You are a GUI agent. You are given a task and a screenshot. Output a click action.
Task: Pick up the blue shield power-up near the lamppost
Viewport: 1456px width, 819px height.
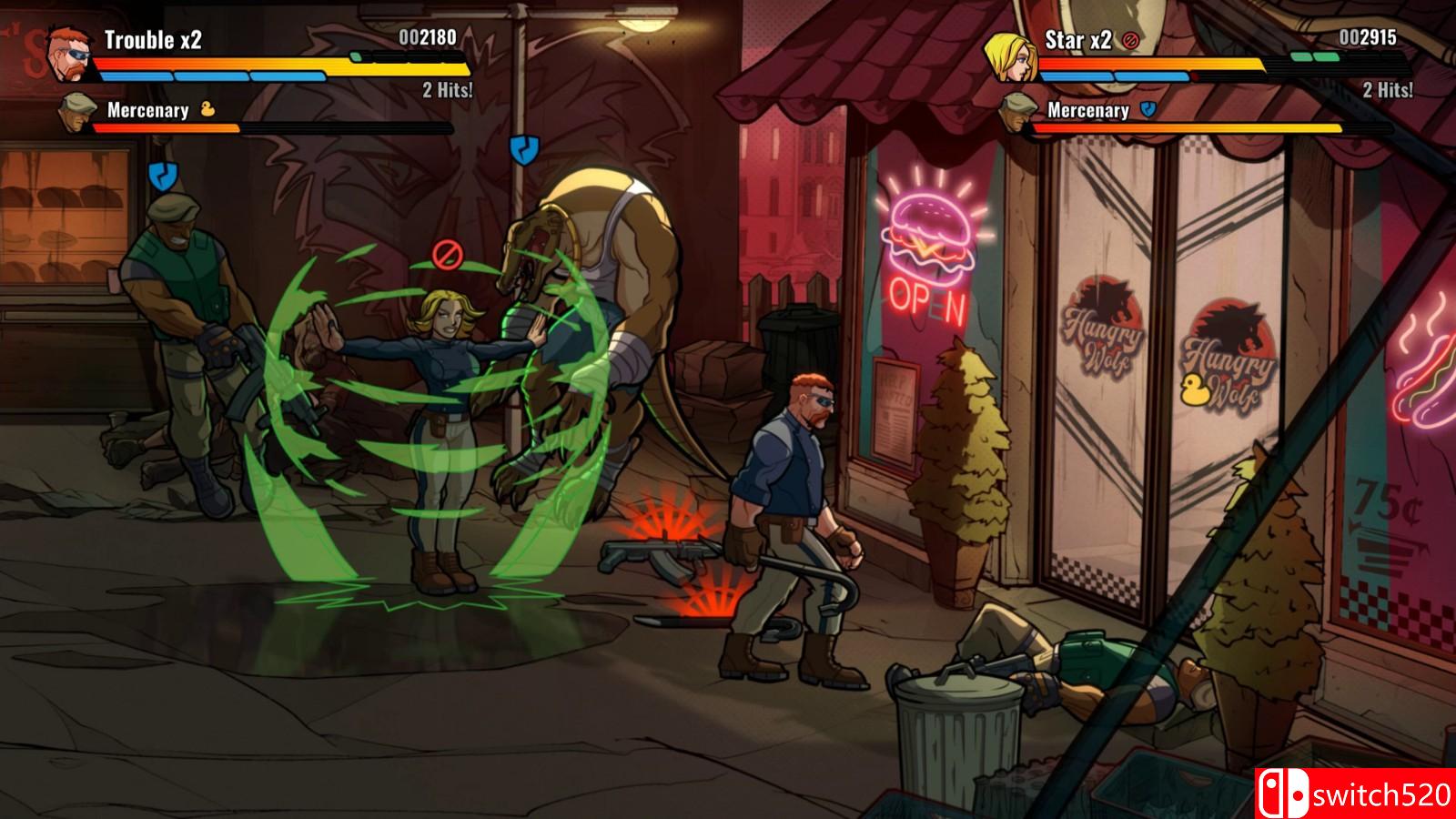[x=525, y=148]
